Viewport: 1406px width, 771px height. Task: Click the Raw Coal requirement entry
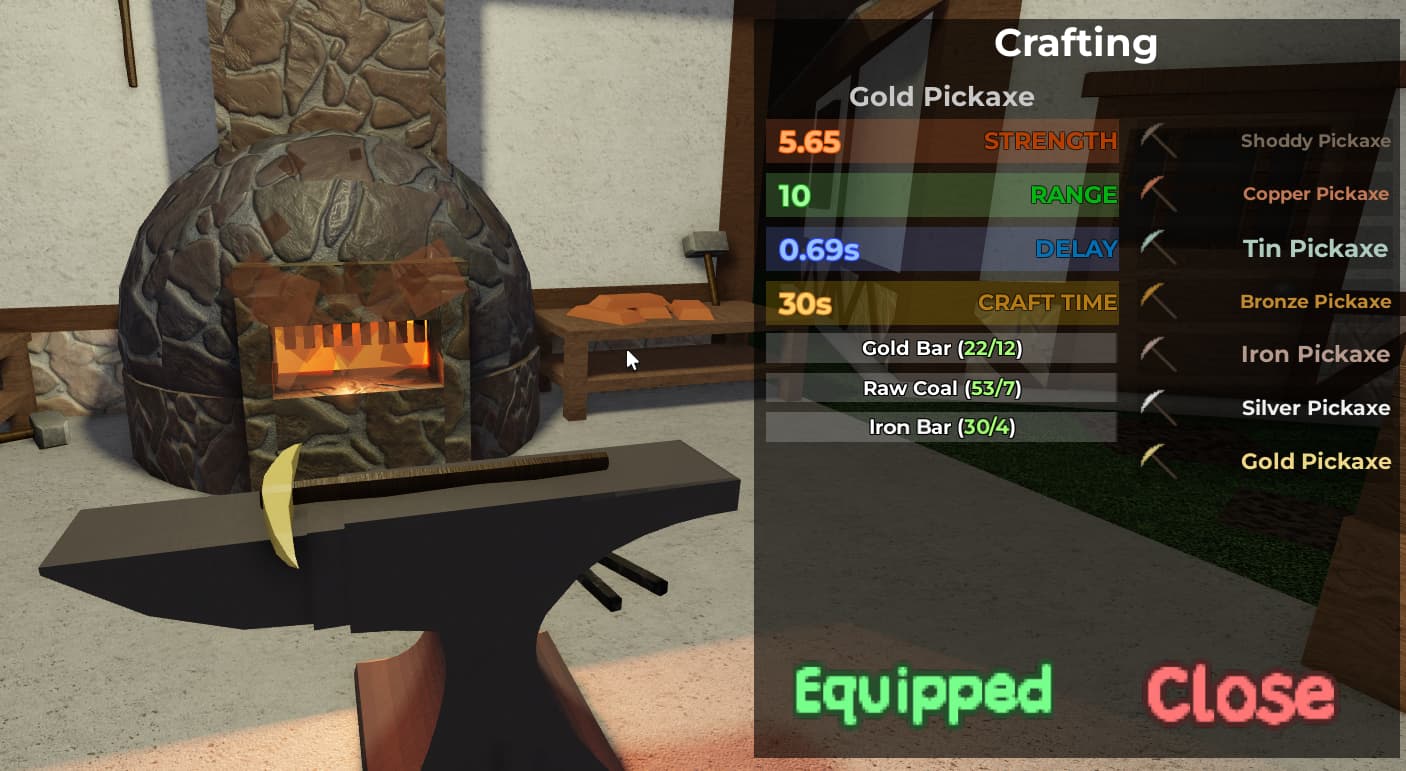pyautogui.click(x=941, y=388)
